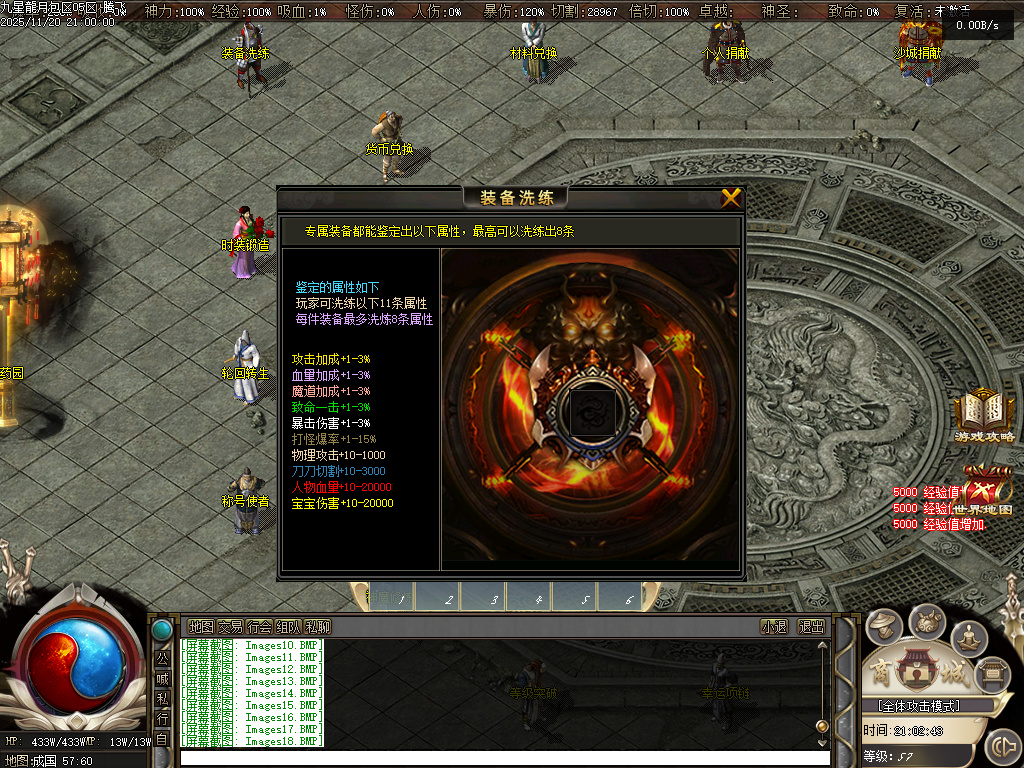Image resolution: width=1024 pixels, height=768 pixels.
Task: Toggle the 全体攻击模式 attack mode
Action: pyautogui.click(x=925, y=706)
